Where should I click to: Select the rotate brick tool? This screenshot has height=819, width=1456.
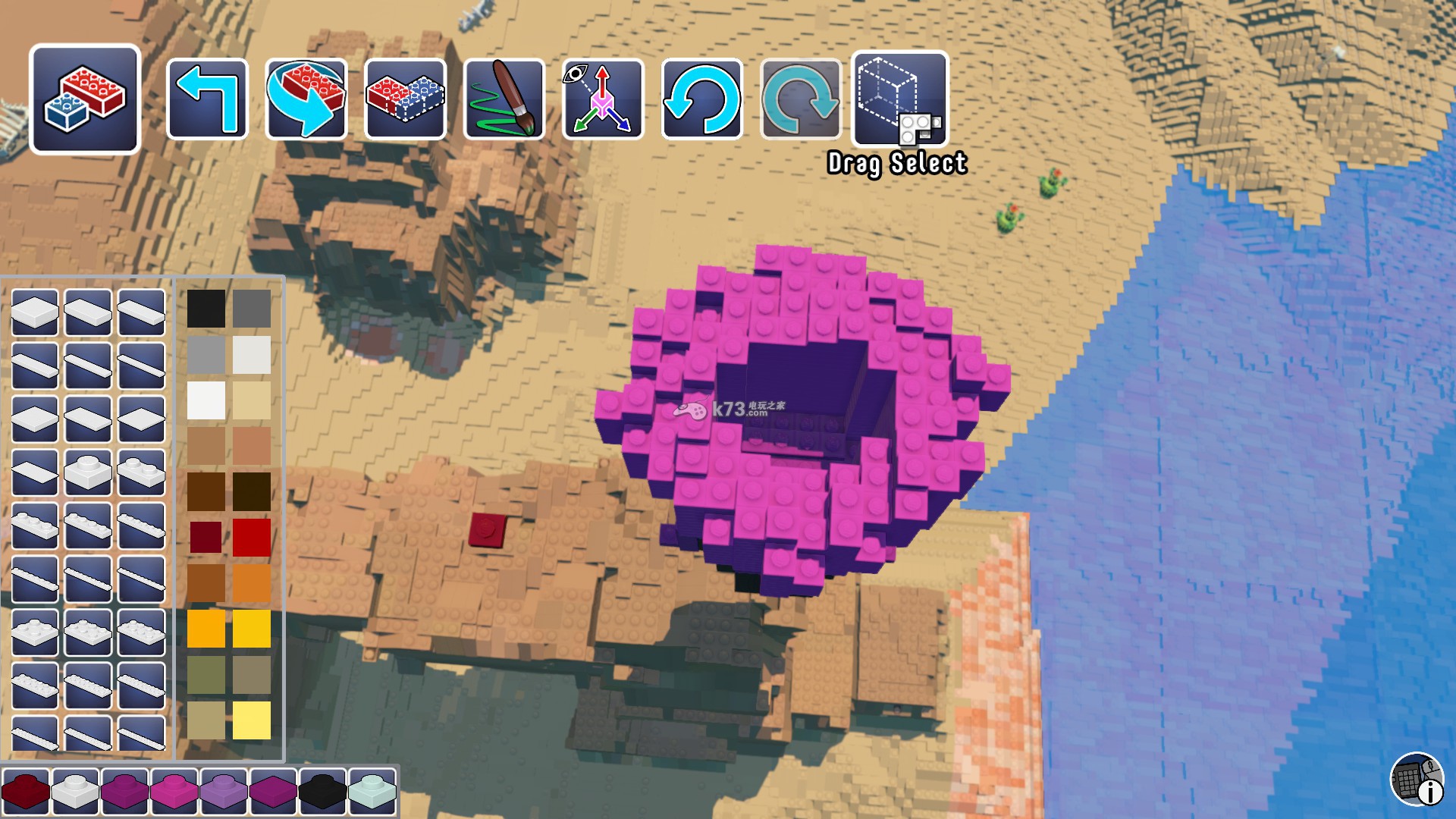click(306, 99)
